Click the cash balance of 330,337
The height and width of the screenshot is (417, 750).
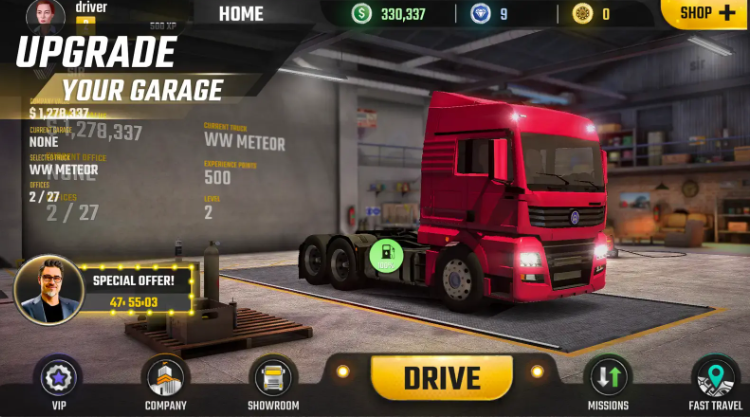(390, 14)
